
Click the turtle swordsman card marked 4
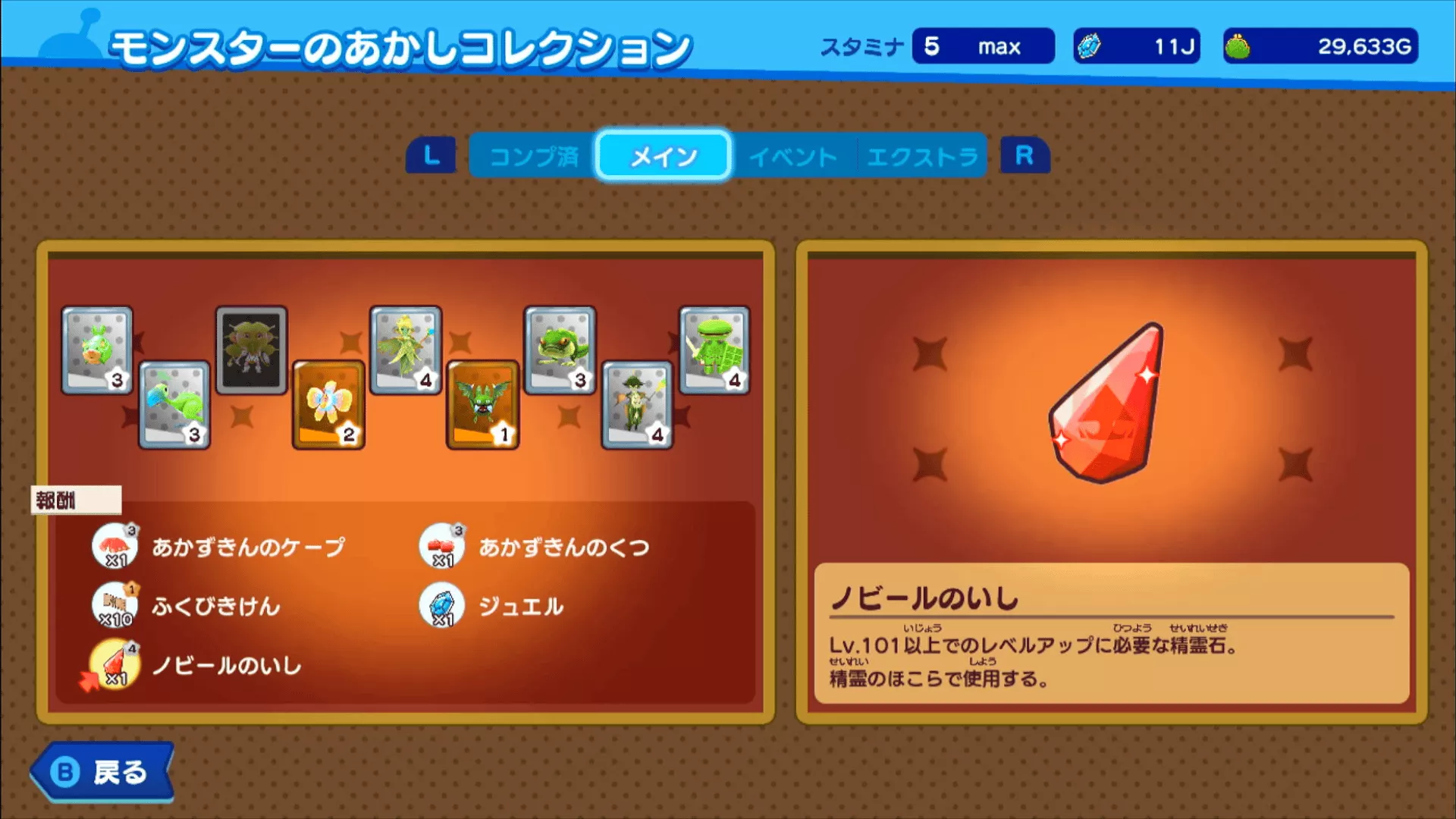pyautogui.click(x=713, y=347)
